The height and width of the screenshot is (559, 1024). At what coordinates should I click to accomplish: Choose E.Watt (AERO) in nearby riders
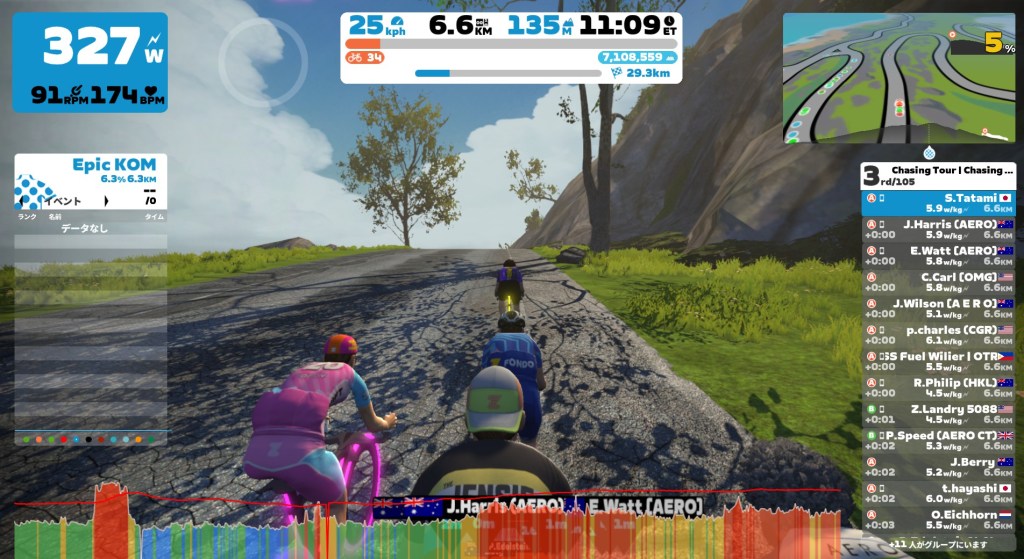[x=938, y=255]
